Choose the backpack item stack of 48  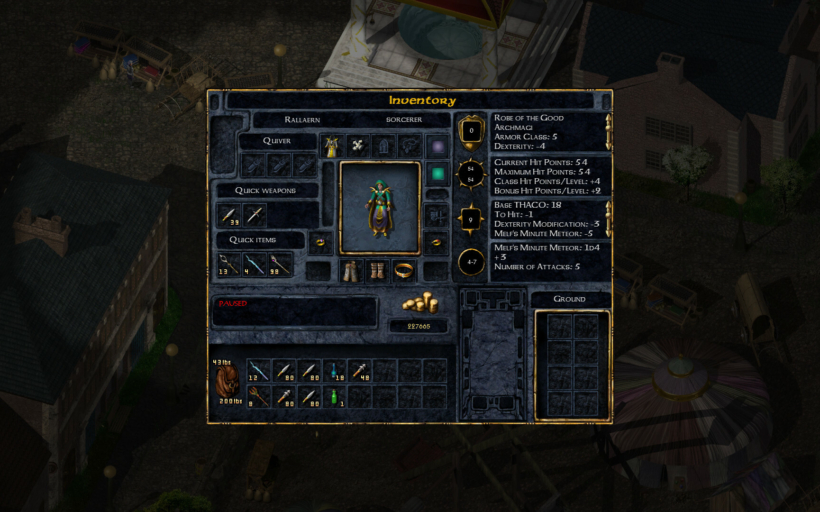pos(361,371)
